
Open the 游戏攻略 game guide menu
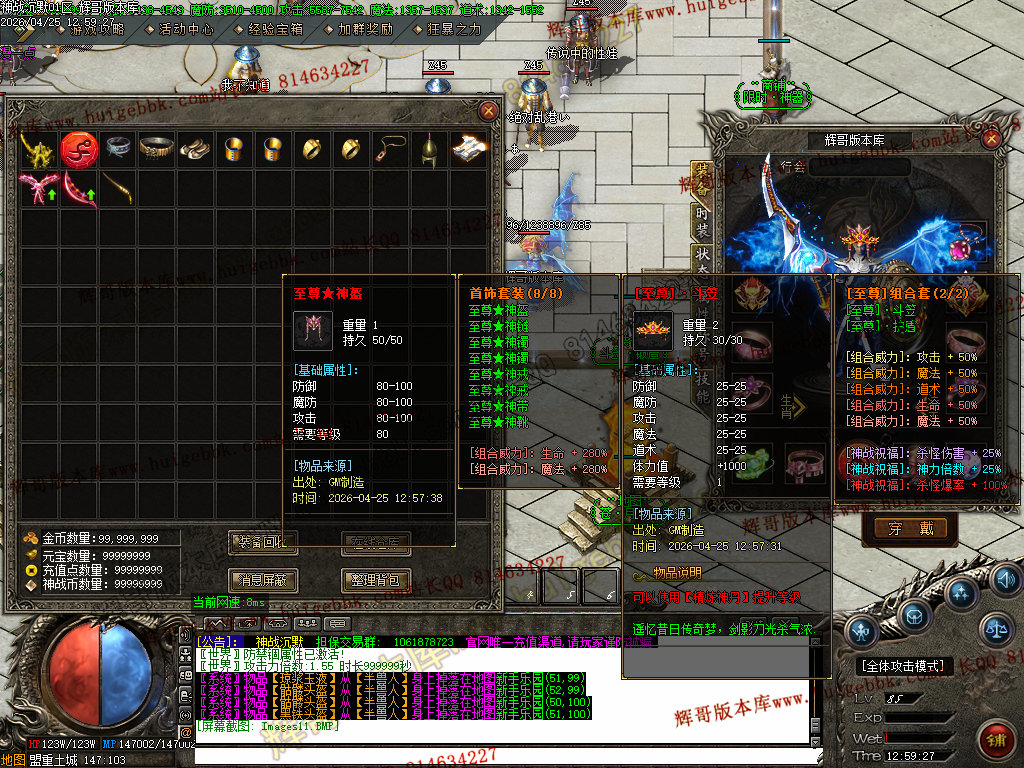pos(96,29)
